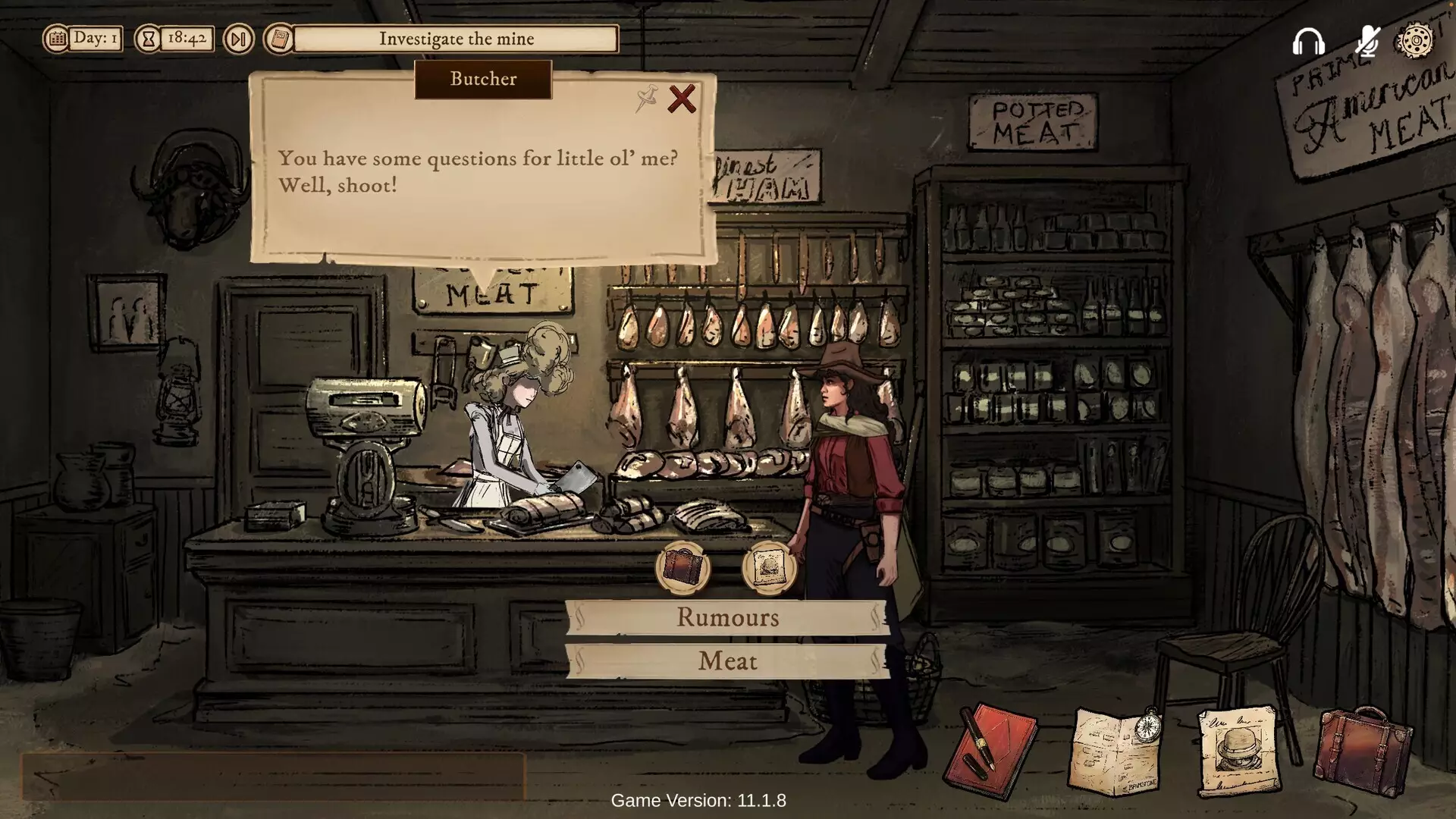Open the settings gear in the top-right corner
The width and height of the screenshot is (1456, 819).
tap(1413, 39)
